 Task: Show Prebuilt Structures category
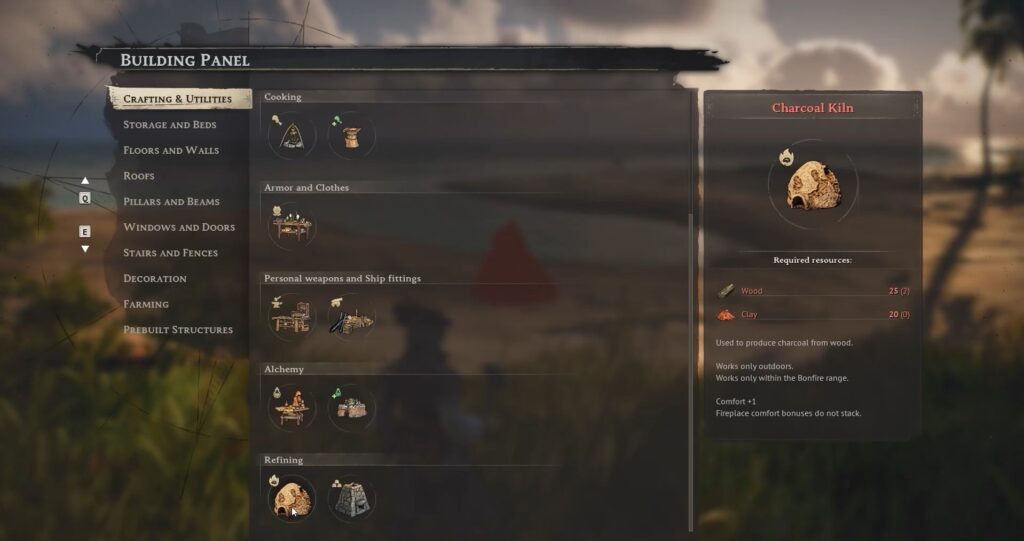point(177,330)
